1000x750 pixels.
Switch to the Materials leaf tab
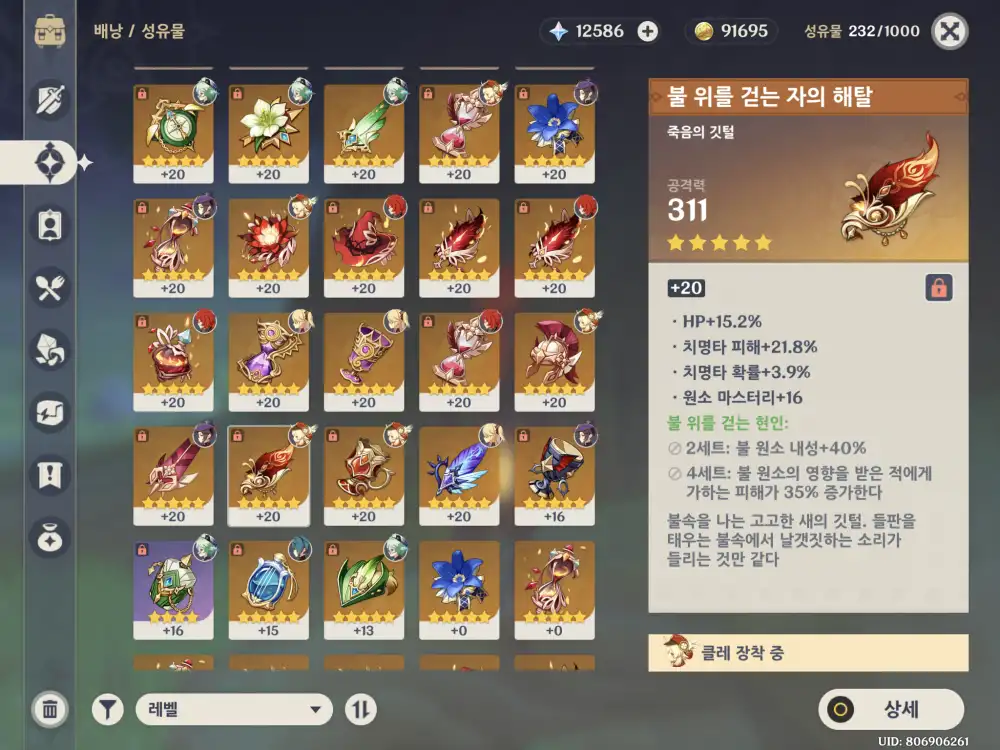(x=50, y=349)
